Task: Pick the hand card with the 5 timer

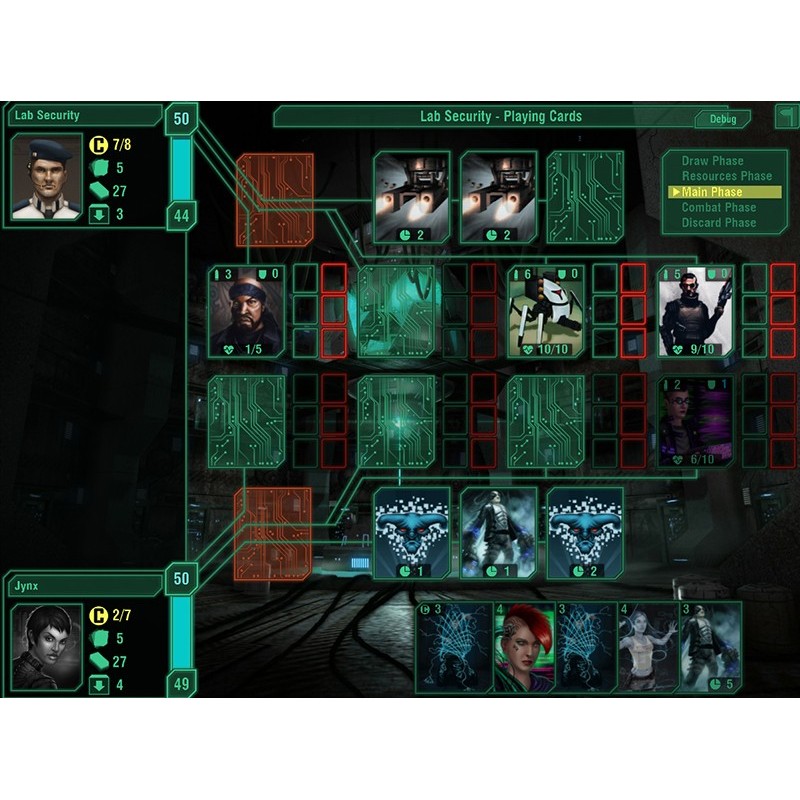Action: (711, 647)
